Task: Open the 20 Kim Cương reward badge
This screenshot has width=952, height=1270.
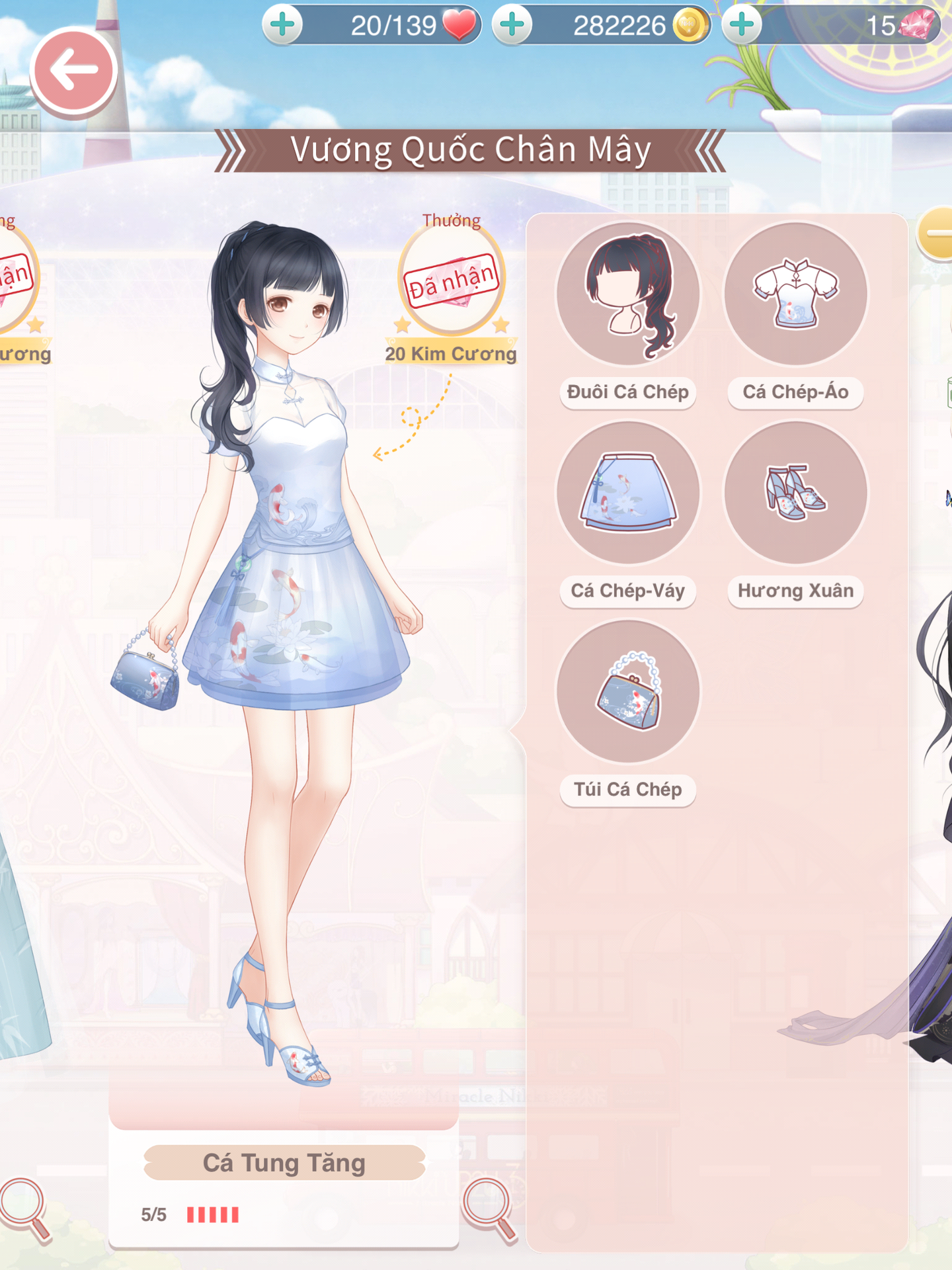Action: (452, 281)
